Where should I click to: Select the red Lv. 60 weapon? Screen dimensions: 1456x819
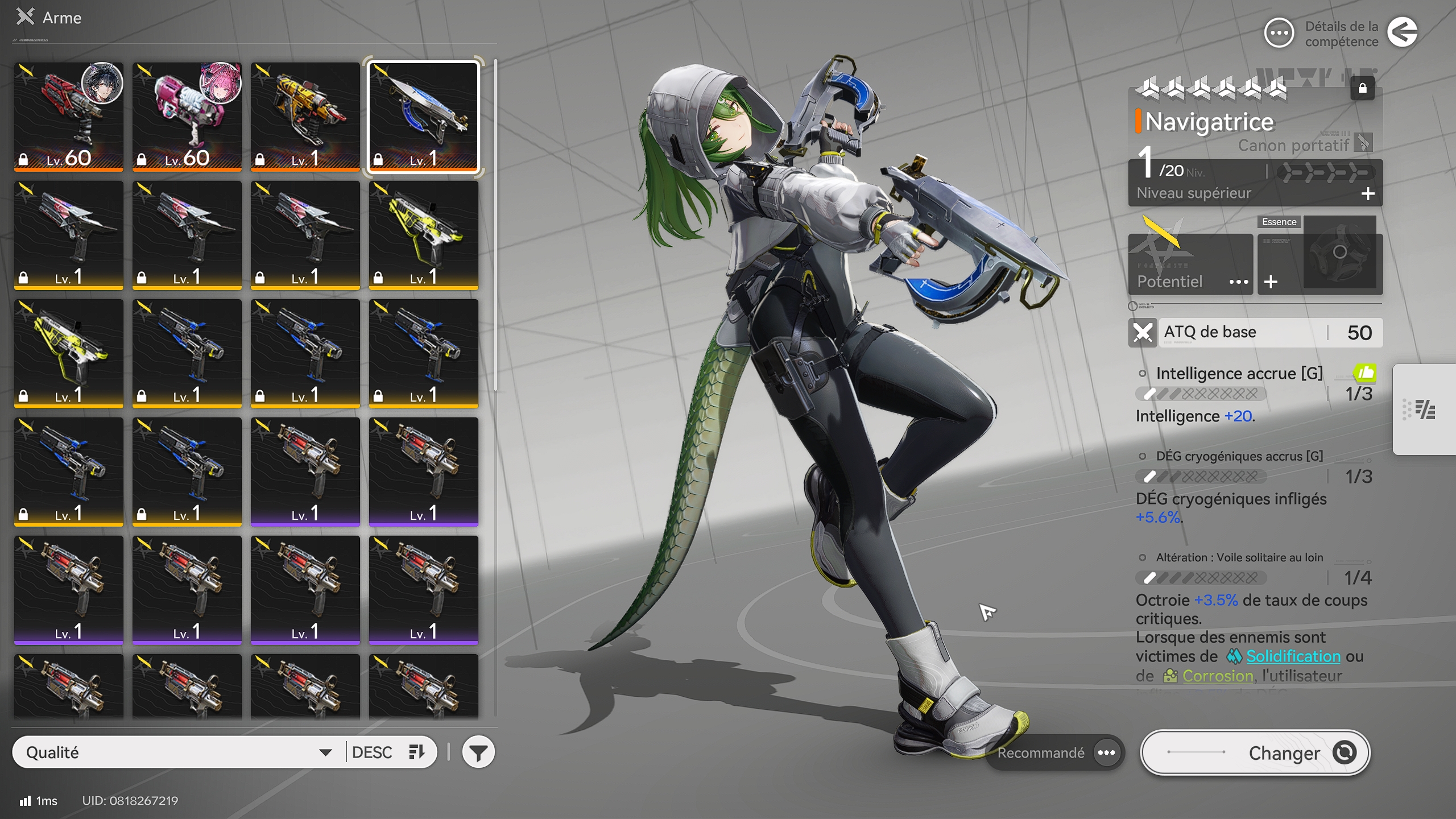[x=69, y=116]
